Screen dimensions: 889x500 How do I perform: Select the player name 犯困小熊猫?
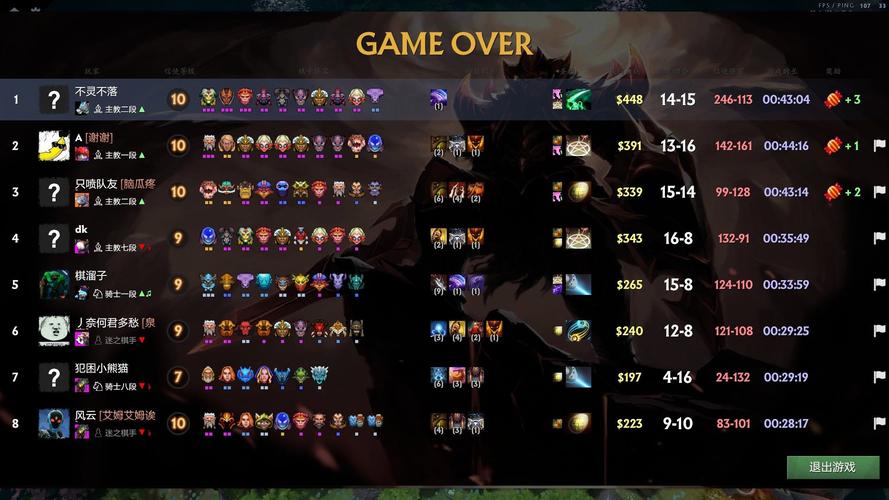(x=101, y=369)
